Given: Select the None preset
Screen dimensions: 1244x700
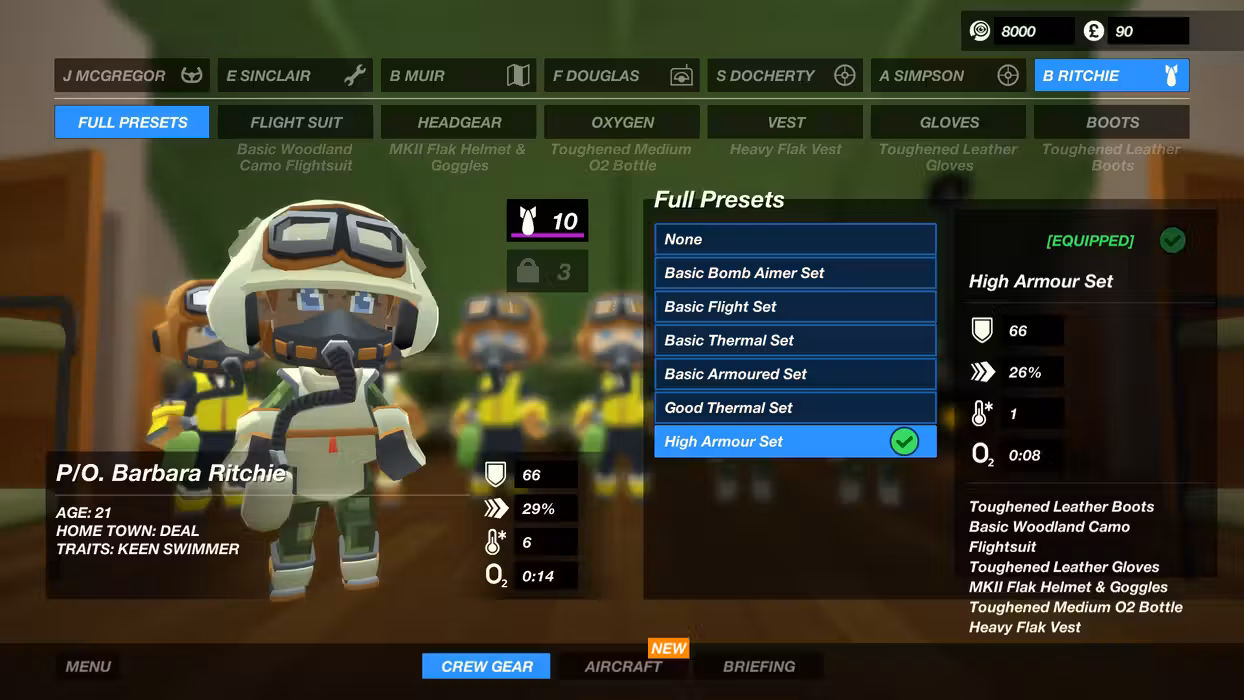Looking at the screenshot, I should (795, 239).
